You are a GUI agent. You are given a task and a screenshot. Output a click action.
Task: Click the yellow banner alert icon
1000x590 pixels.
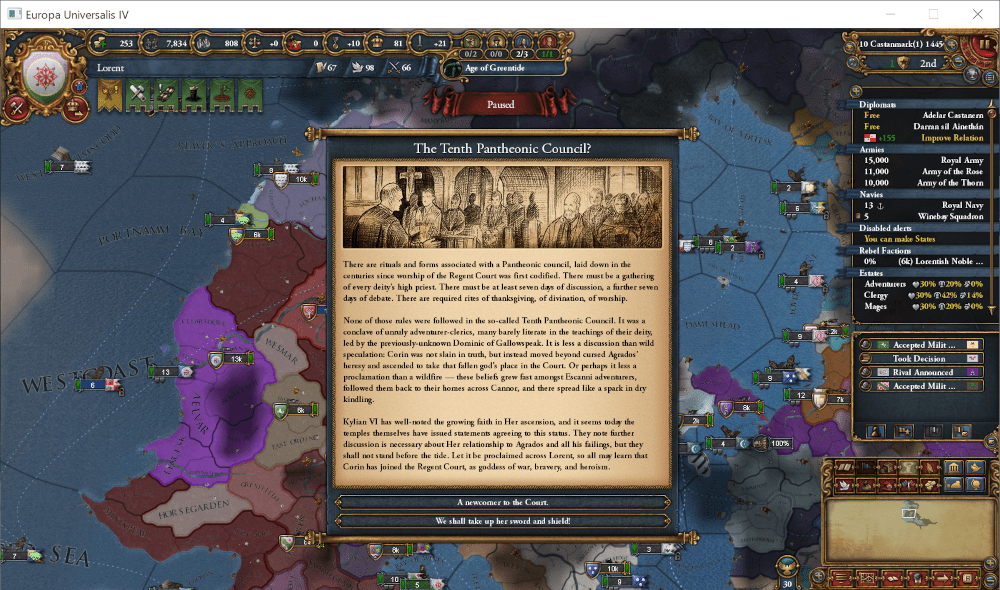pos(109,94)
